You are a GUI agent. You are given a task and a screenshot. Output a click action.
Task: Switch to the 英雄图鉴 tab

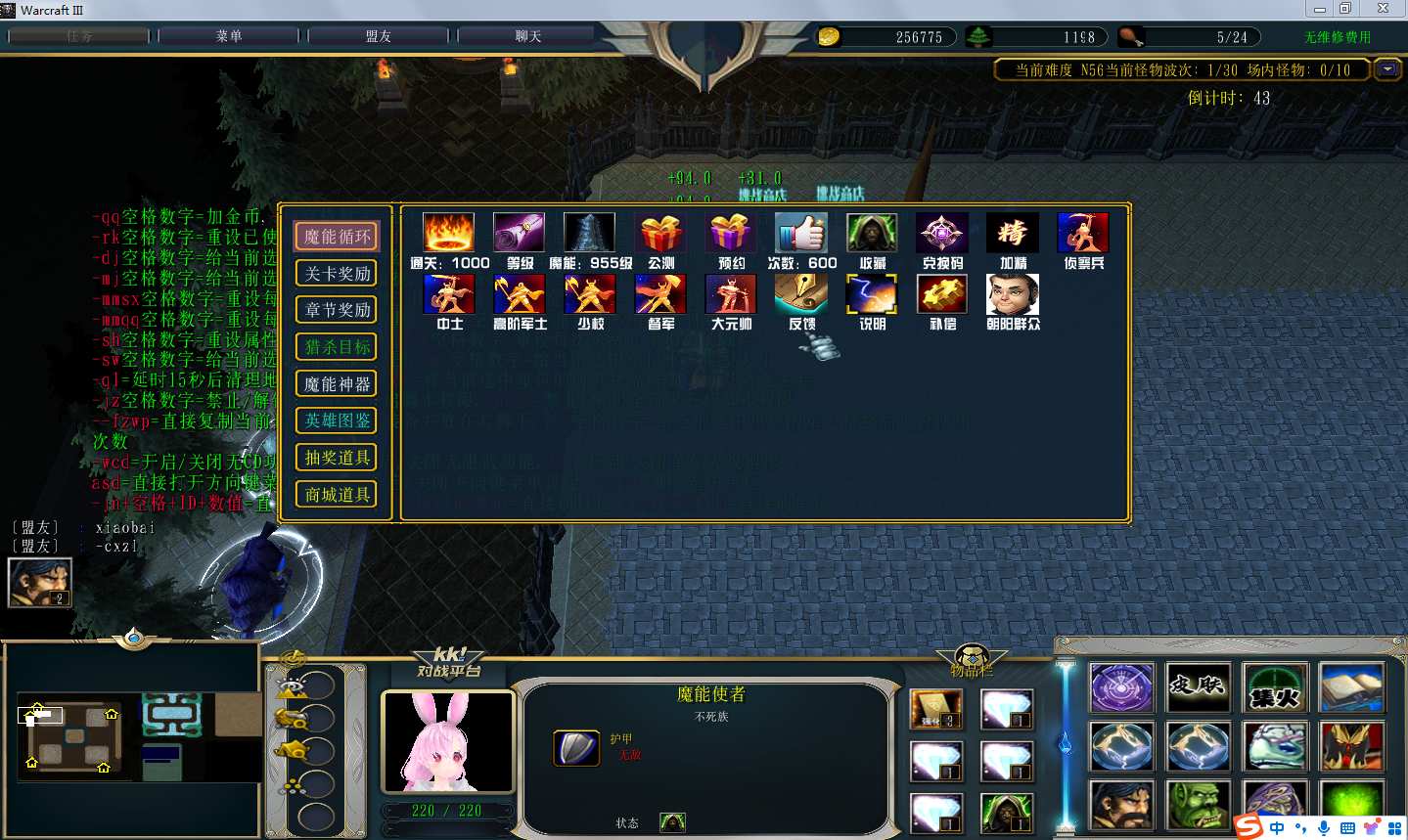pyautogui.click(x=337, y=420)
